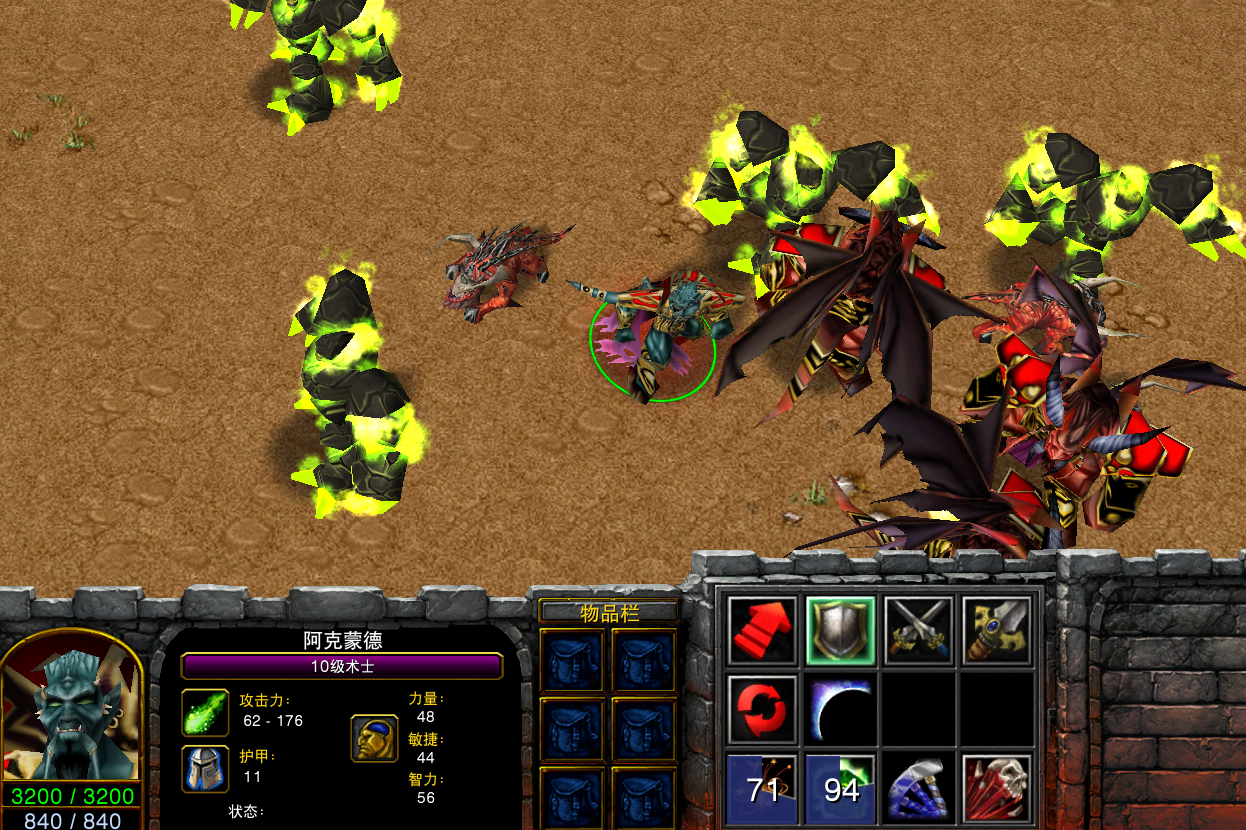This screenshot has height=830, width=1246.
Task: Click the golden head hero attributes icon
Action: 374,738
